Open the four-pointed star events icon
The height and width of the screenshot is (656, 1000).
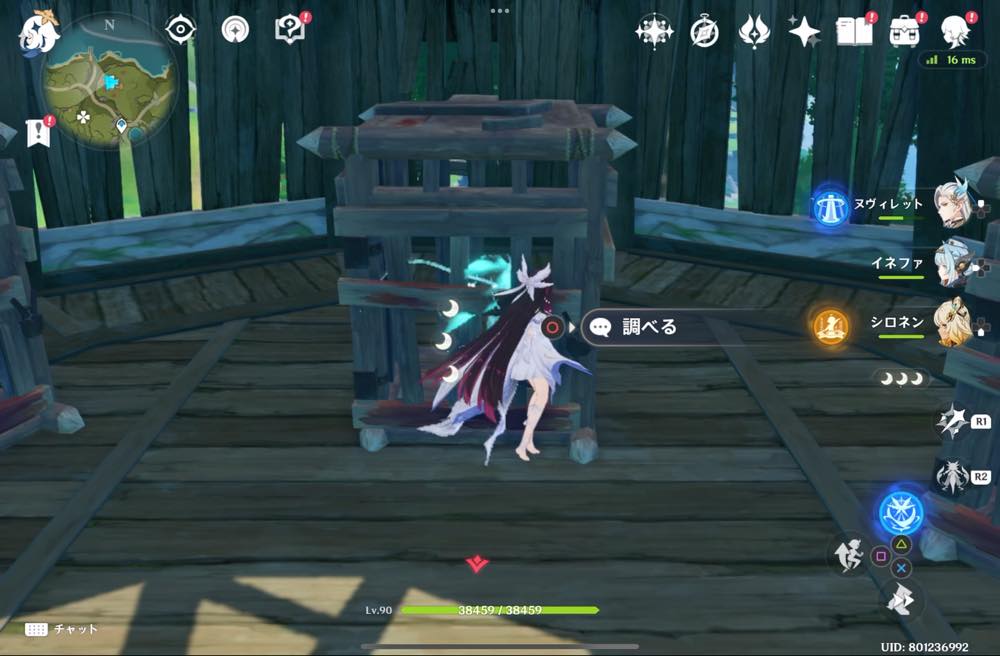click(x=804, y=32)
